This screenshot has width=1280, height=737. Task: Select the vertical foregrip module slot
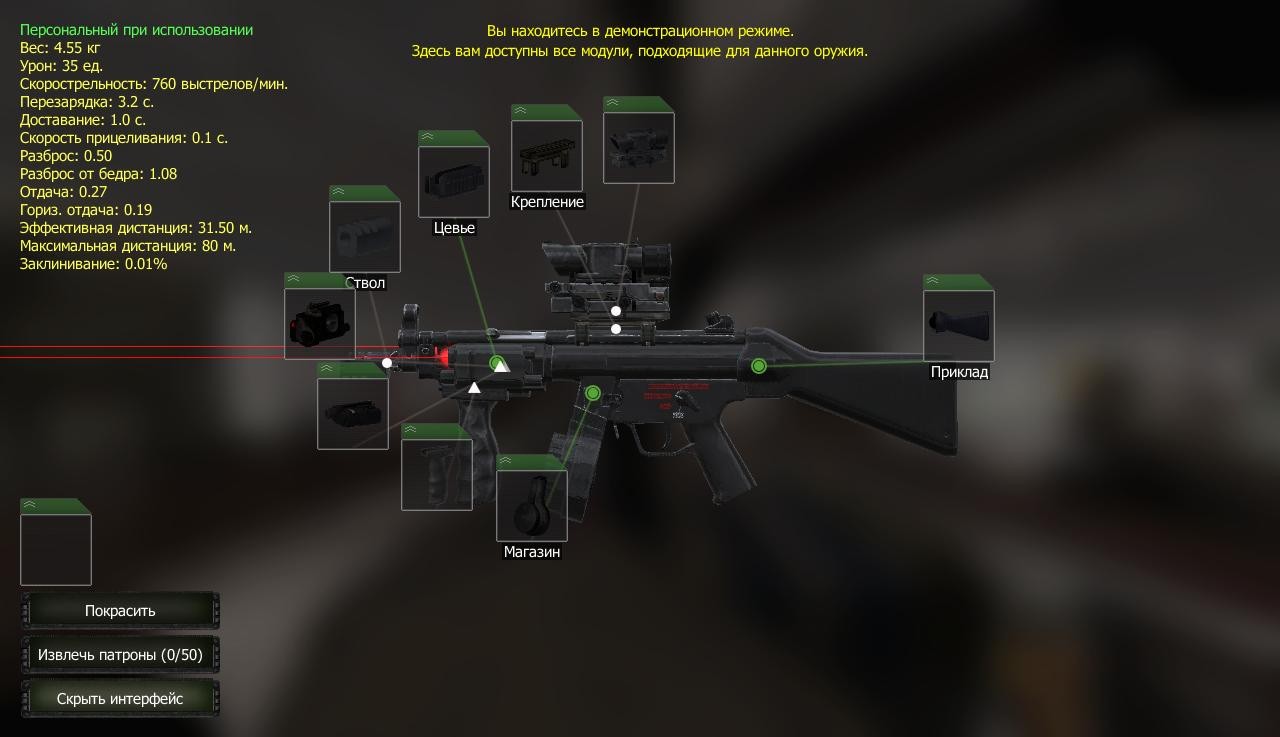[437, 474]
